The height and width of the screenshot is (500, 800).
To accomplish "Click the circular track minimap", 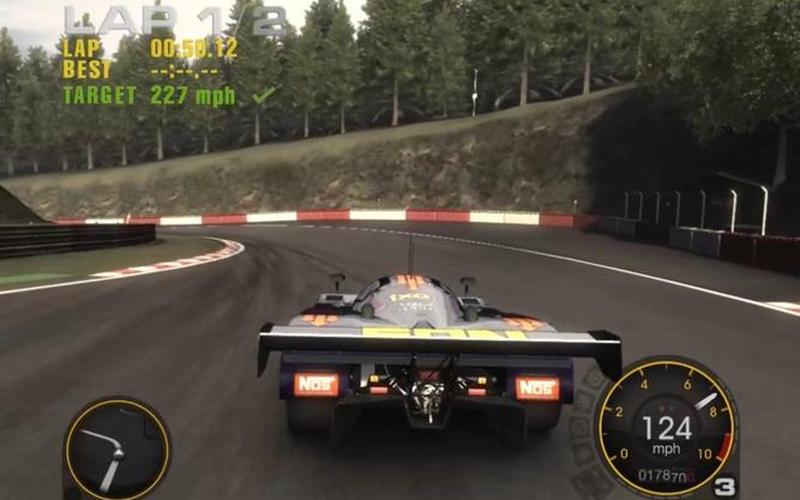I will (x=117, y=449).
